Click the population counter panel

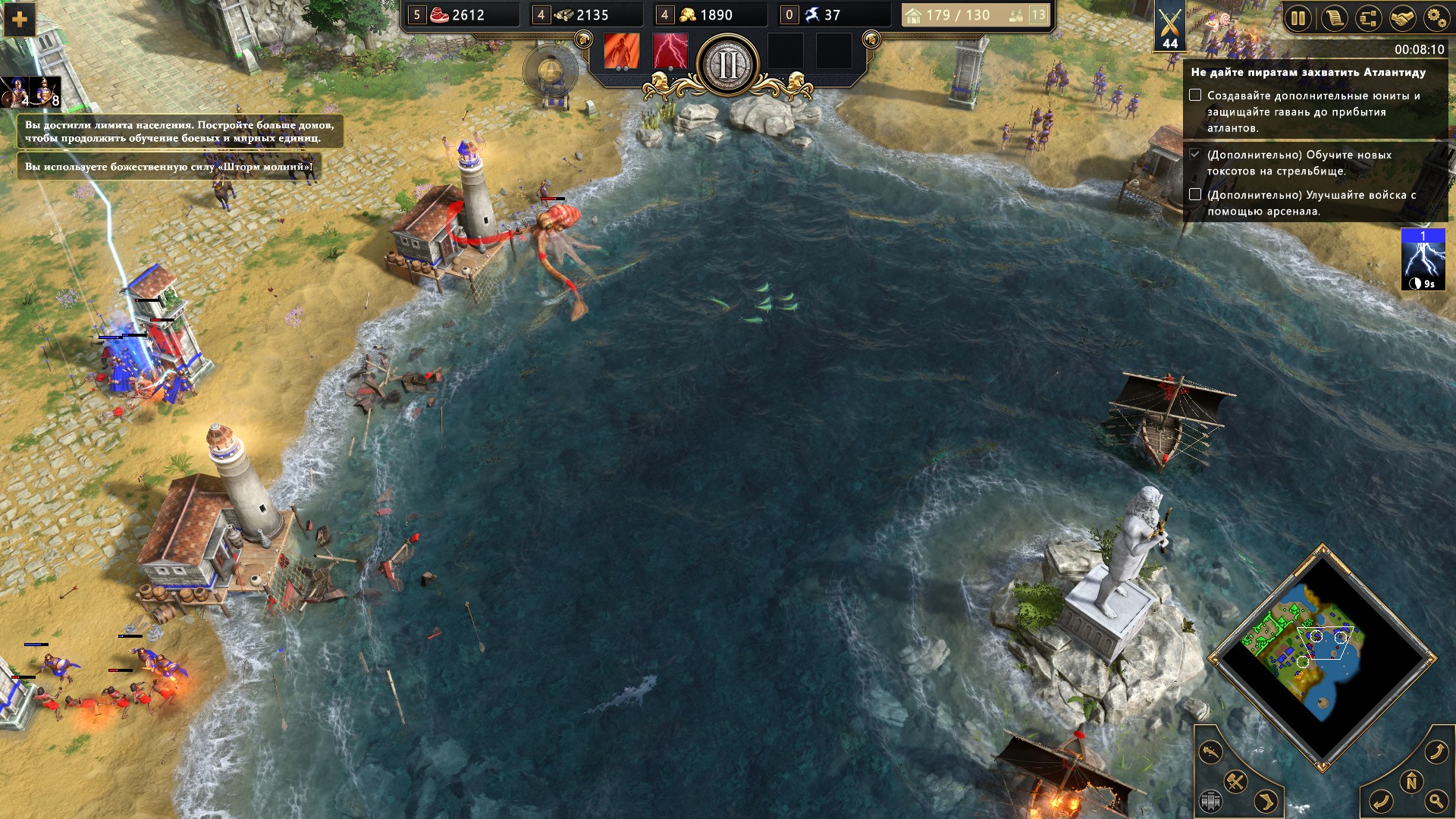pos(975,15)
